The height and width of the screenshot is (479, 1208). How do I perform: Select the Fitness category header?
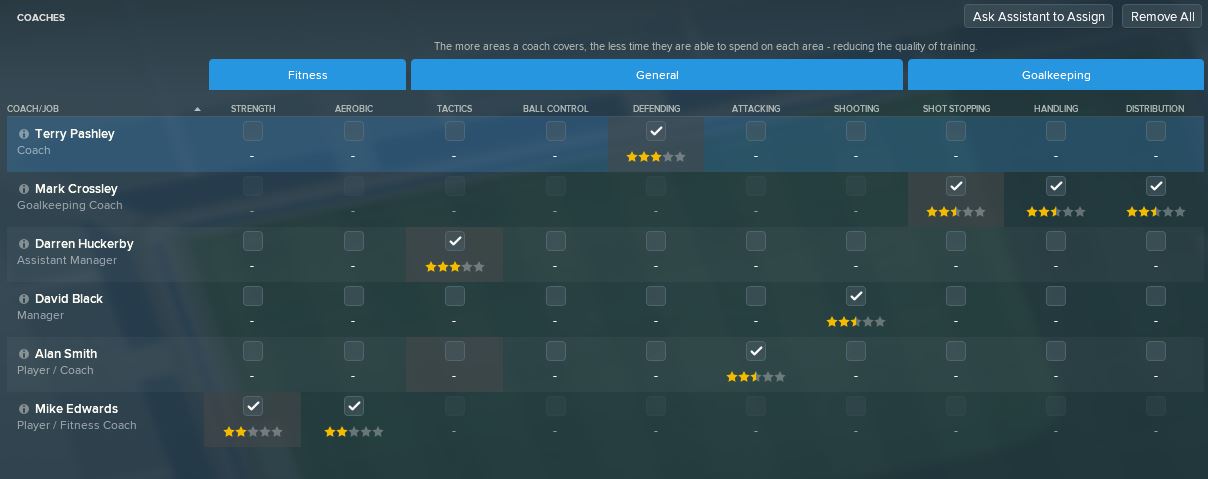[x=307, y=75]
